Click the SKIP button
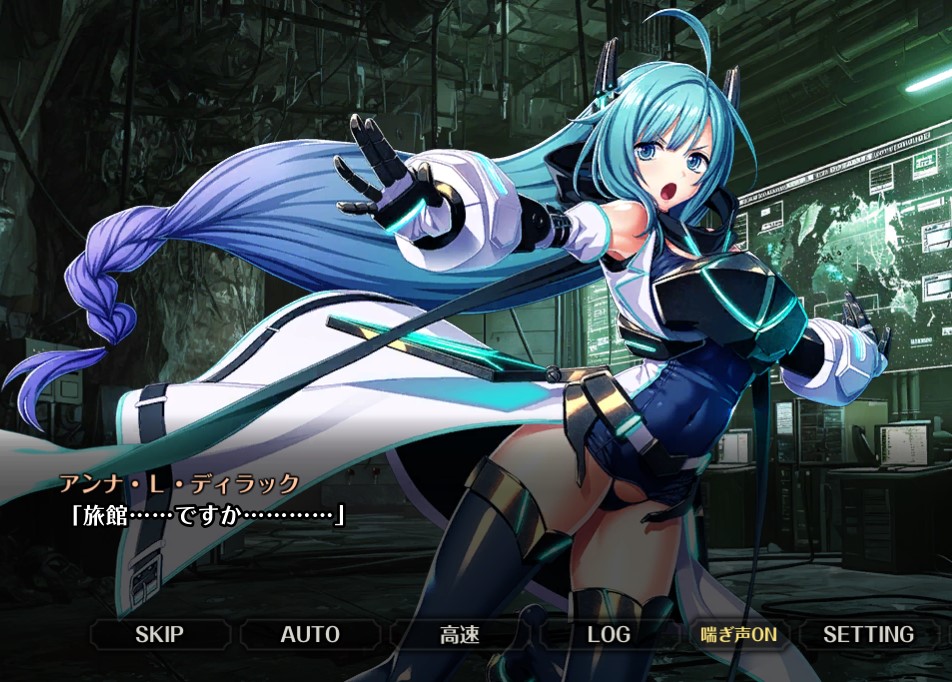The width and height of the screenshot is (952, 682). 160,634
